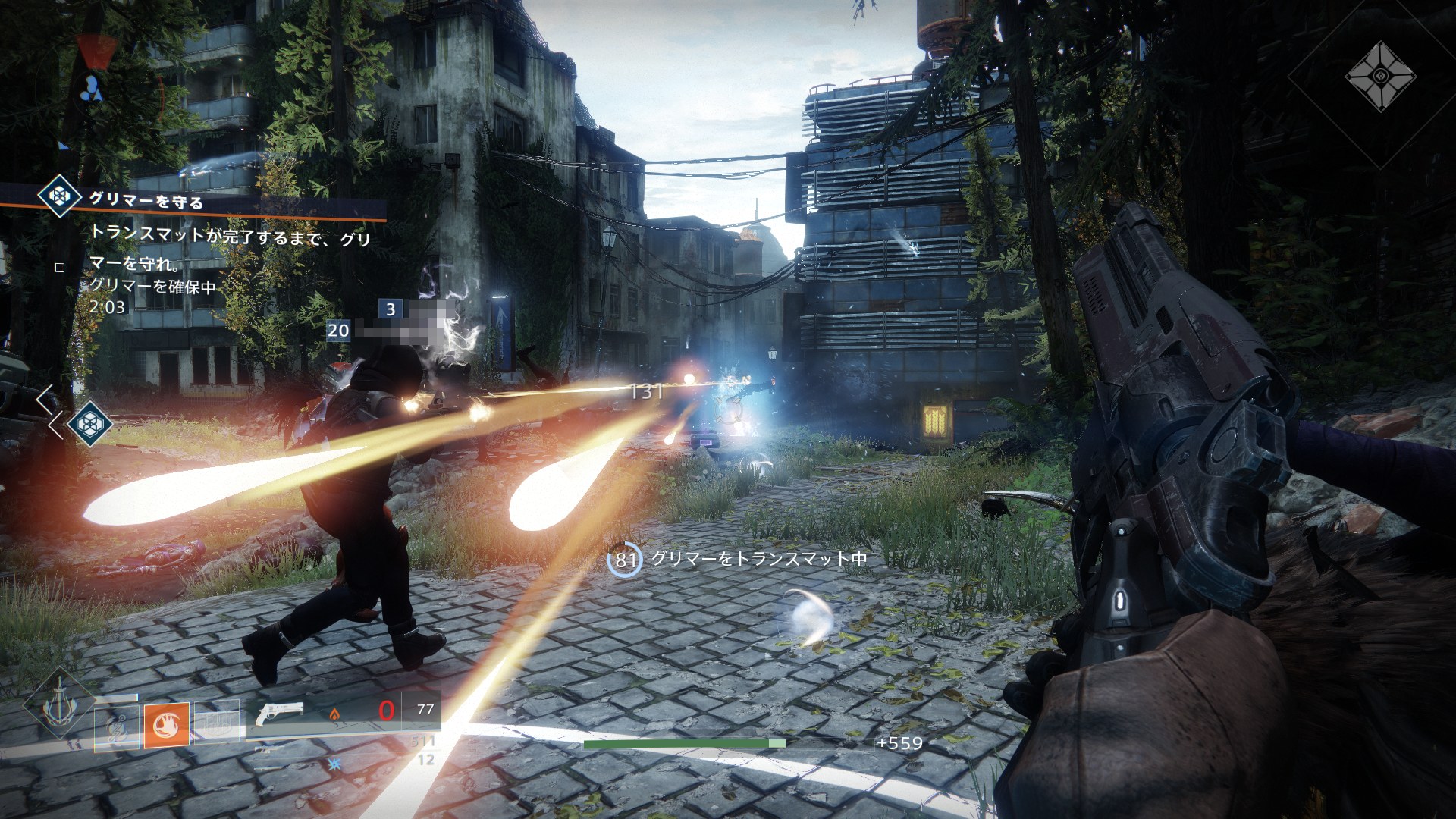
Task: Activate the grenade ability icon
Action: [116, 726]
